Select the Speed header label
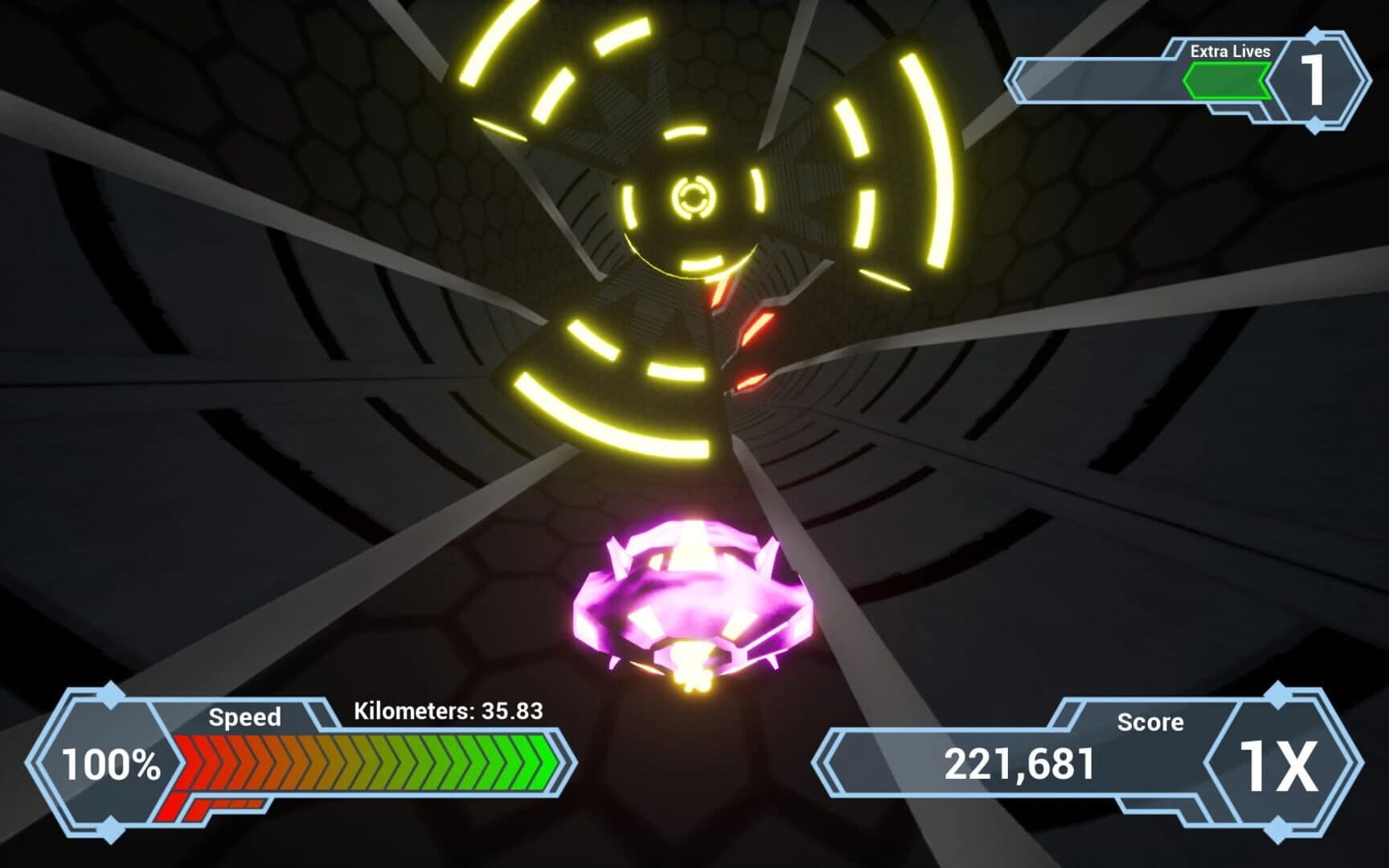The width and height of the screenshot is (1389, 868). pos(245,717)
